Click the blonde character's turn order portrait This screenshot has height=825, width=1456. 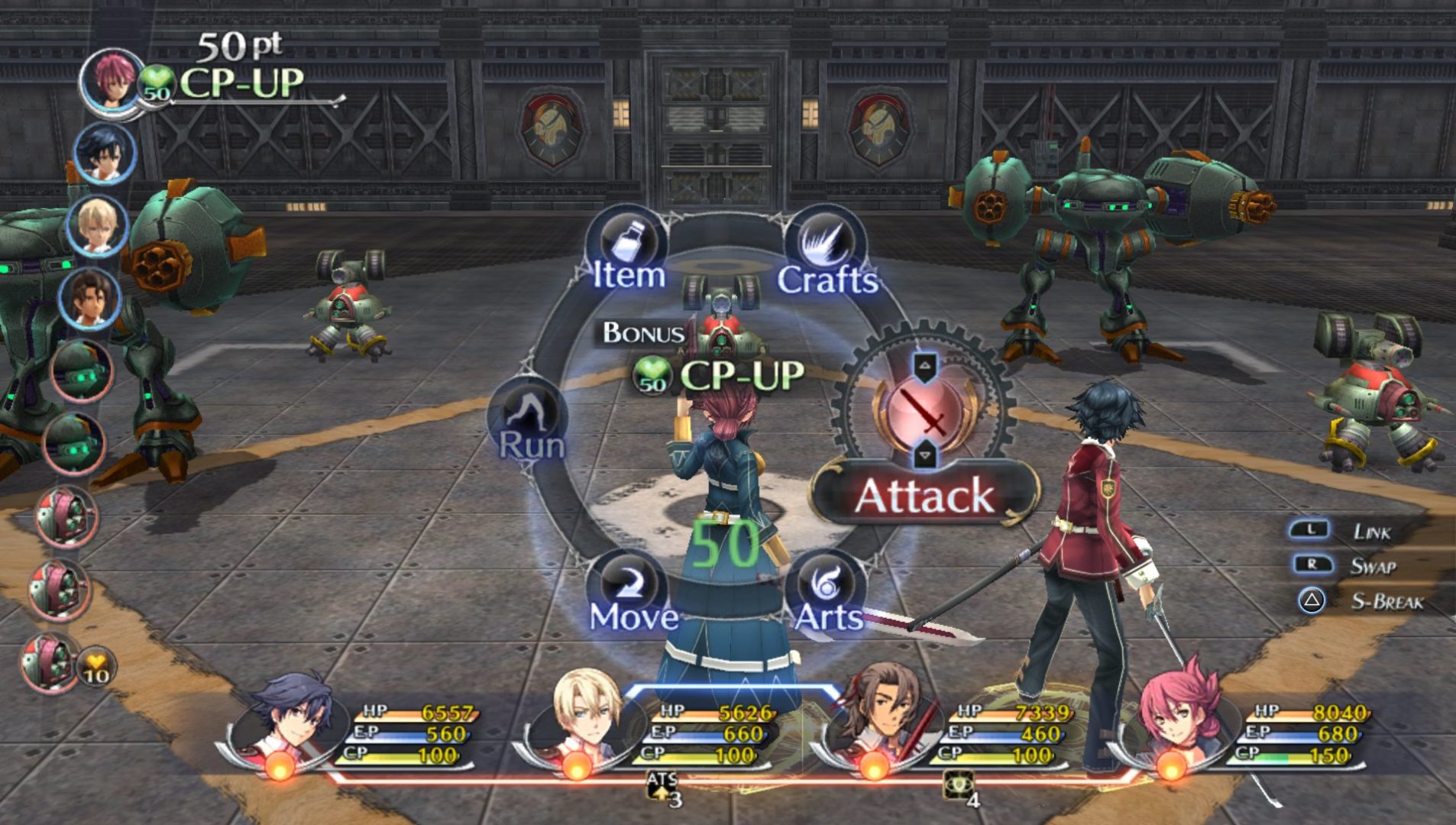pos(97,225)
